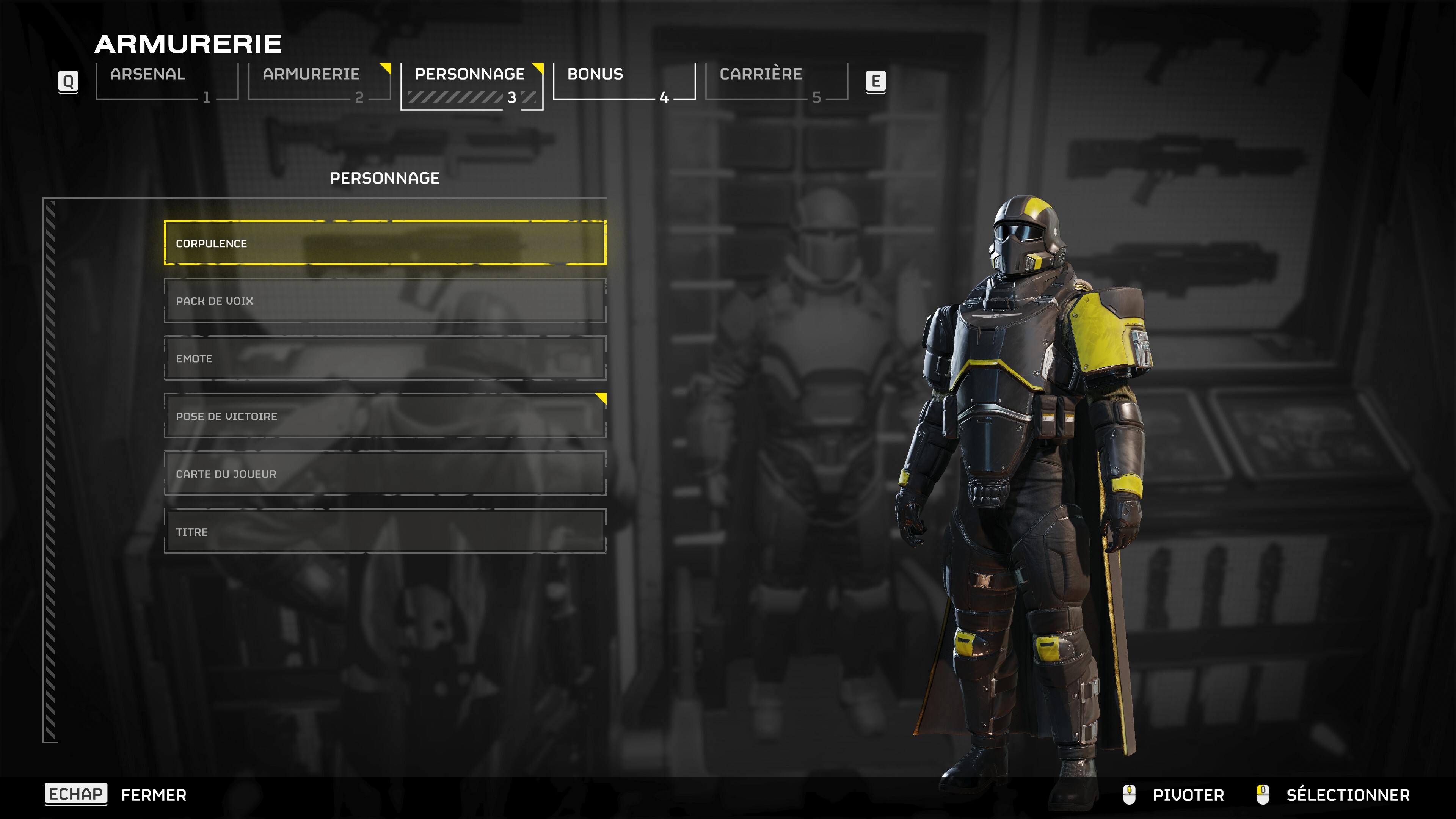Open Pose de Victoire settings
The image size is (1456, 819).
pyautogui.click(x=385, y=416)
